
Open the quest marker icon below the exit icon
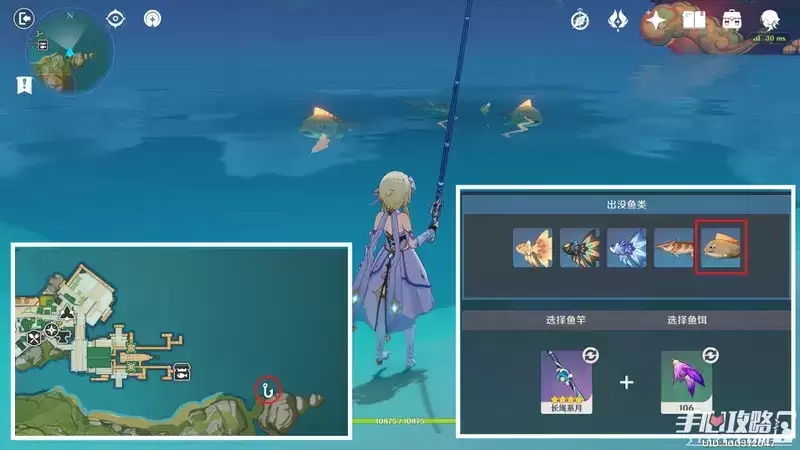(x=24, y=86)
